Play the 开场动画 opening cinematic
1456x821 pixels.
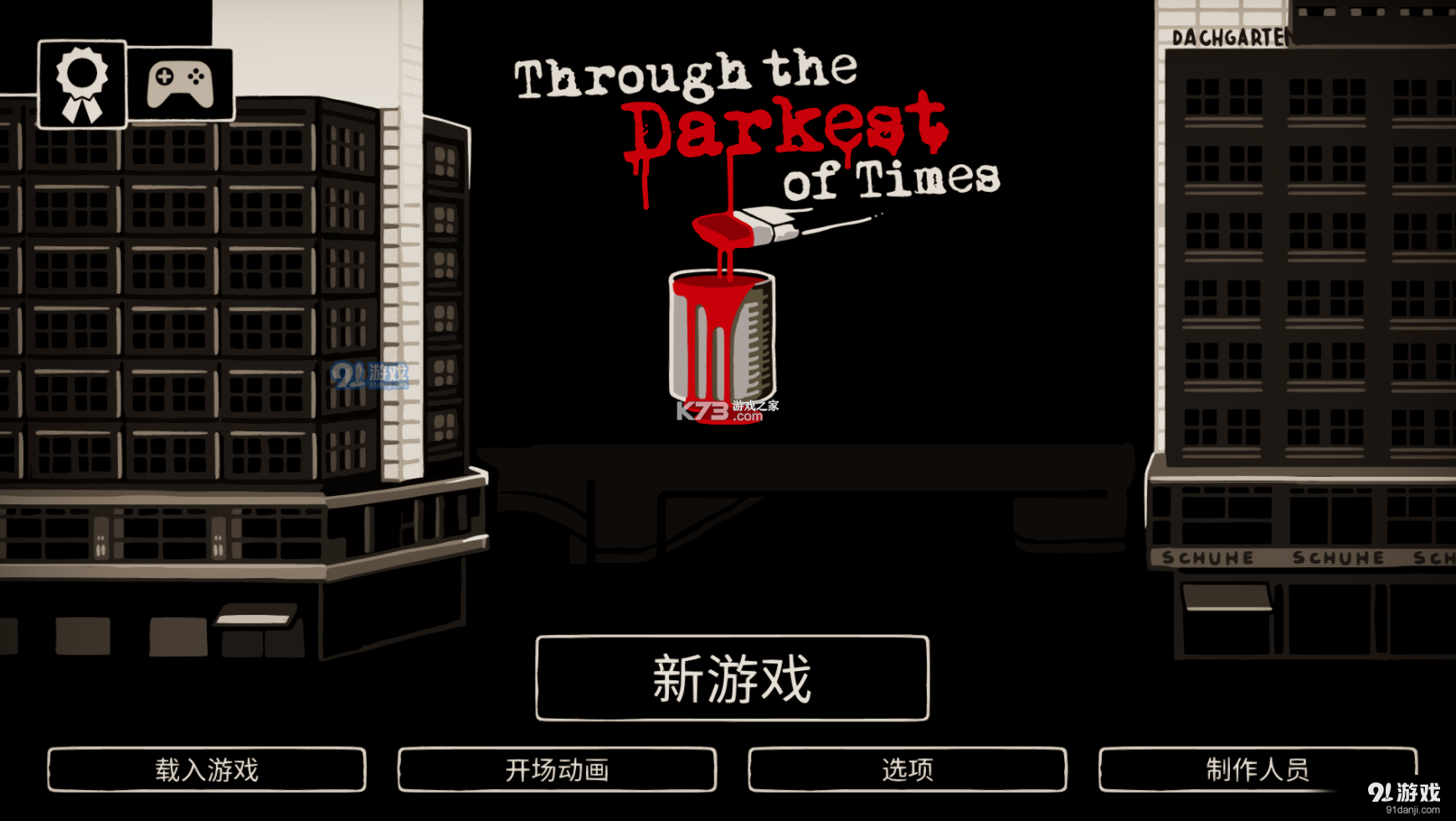pyautogui.click(x=558, y=767)
